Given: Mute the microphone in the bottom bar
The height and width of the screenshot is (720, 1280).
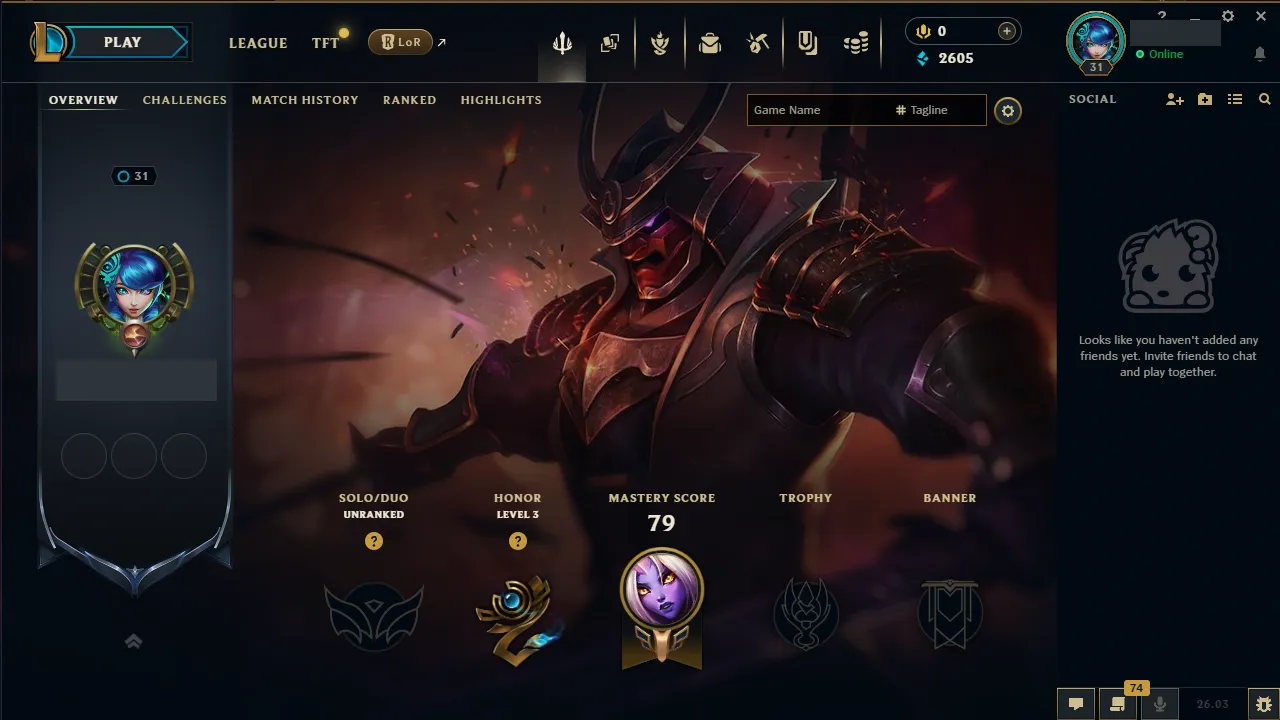Looking at the screenshot, I should [1159, 704].
